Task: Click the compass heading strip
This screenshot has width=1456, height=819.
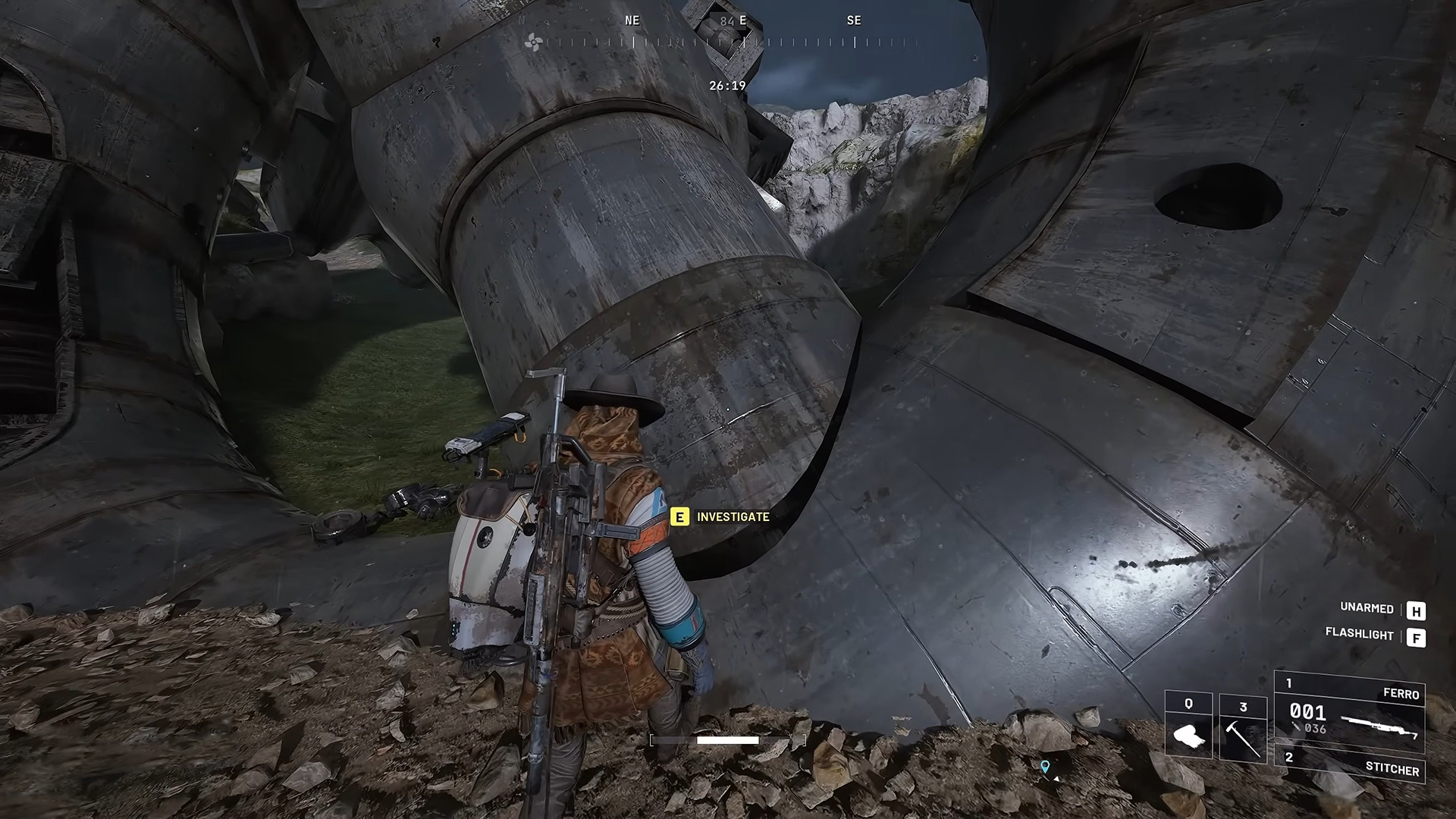Action: pyautogui.click(x=726, y=42)
